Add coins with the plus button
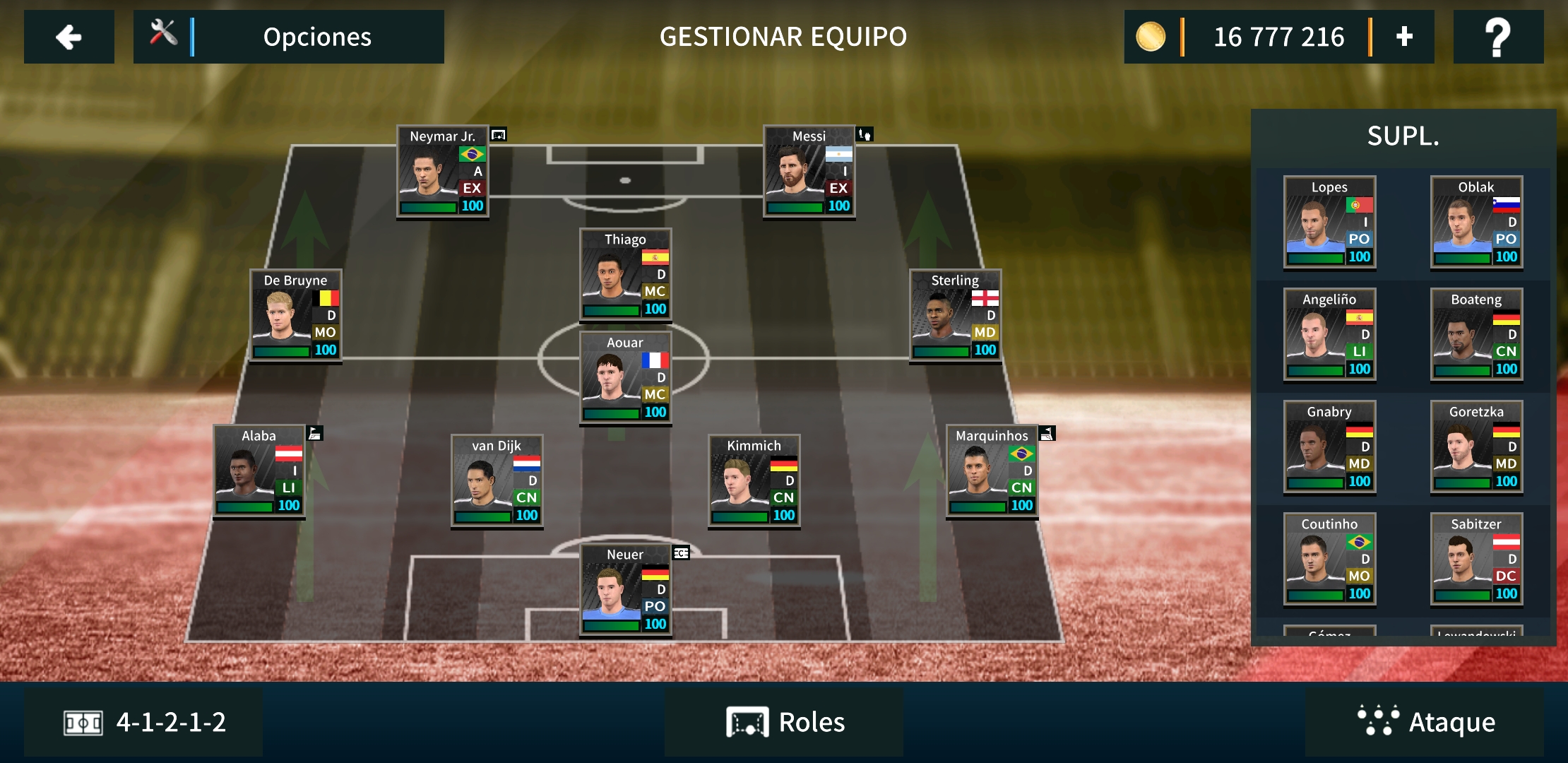The height and width of the screenshot is (763, 1568). (x=1403, y=37)
